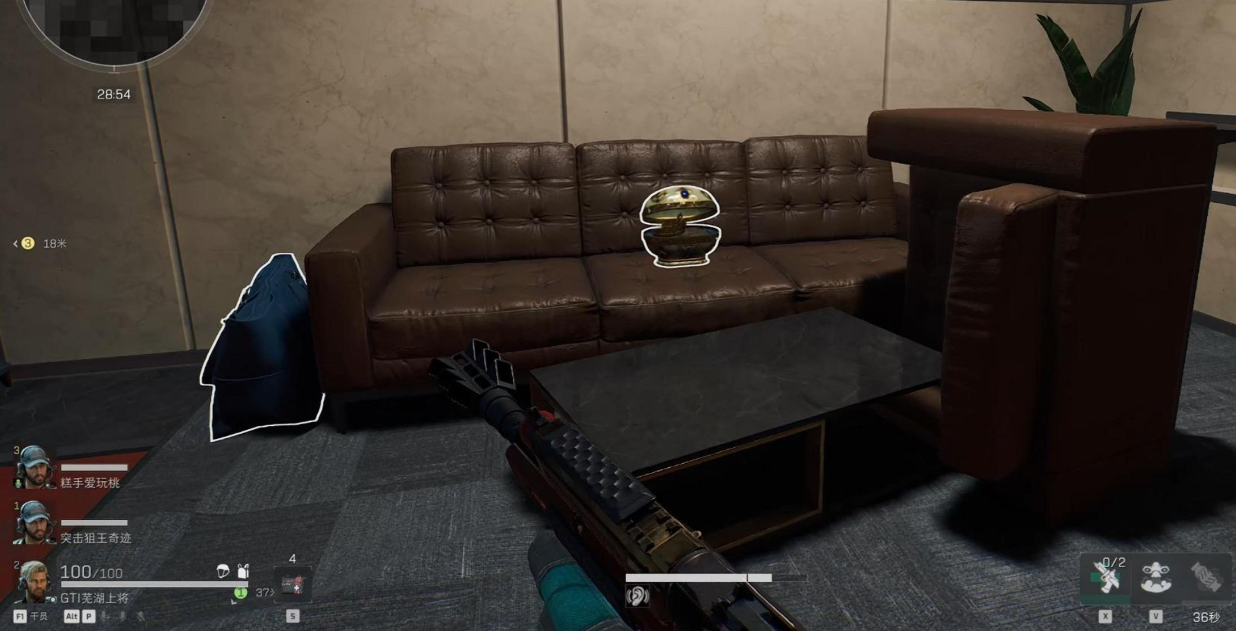This screenshot has height=631, width=1236.
Task: Click the circular minimap
Action: pyautogui.click(x=113, y=22)
